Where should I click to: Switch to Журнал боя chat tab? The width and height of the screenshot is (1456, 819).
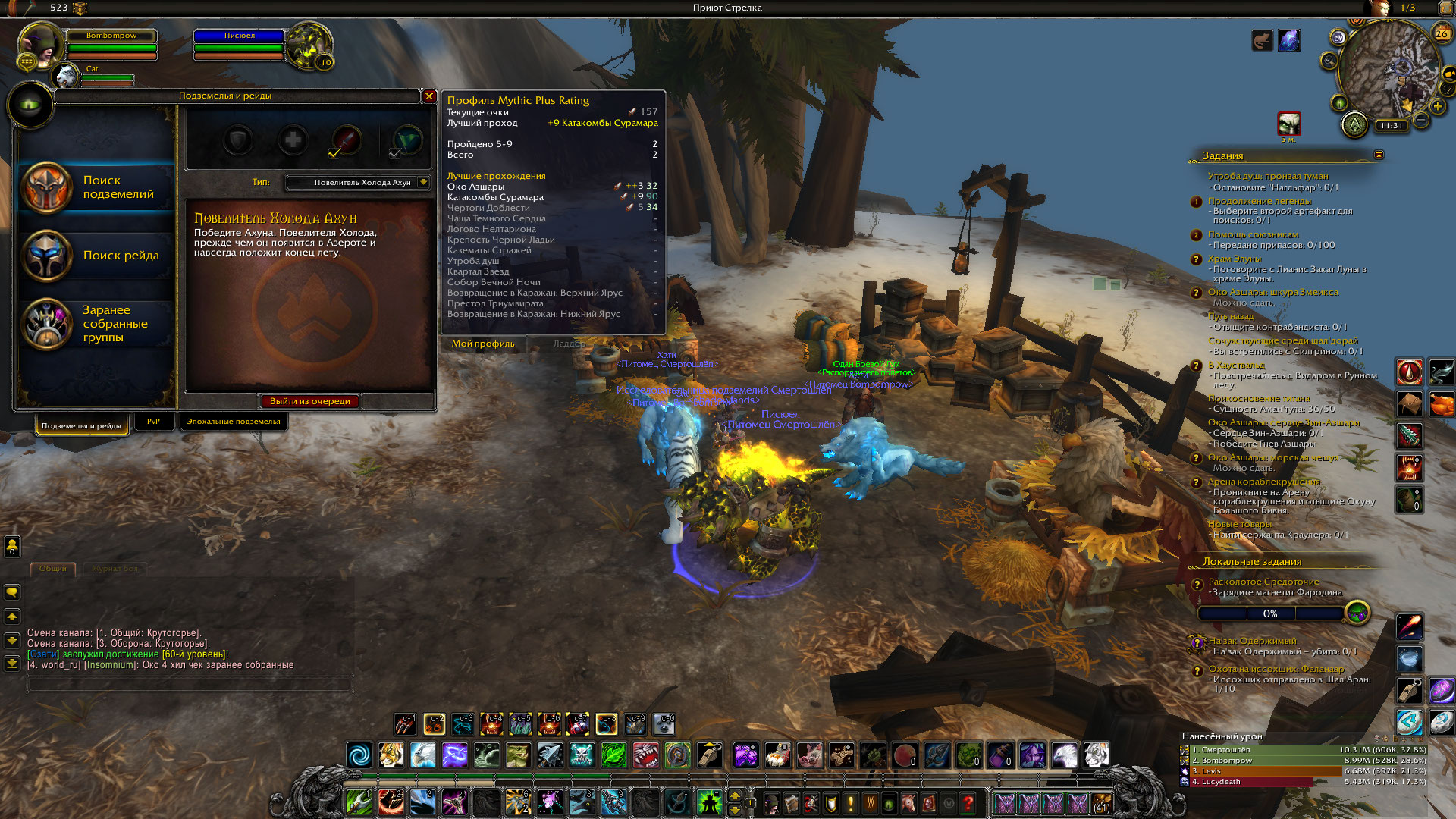115,568
